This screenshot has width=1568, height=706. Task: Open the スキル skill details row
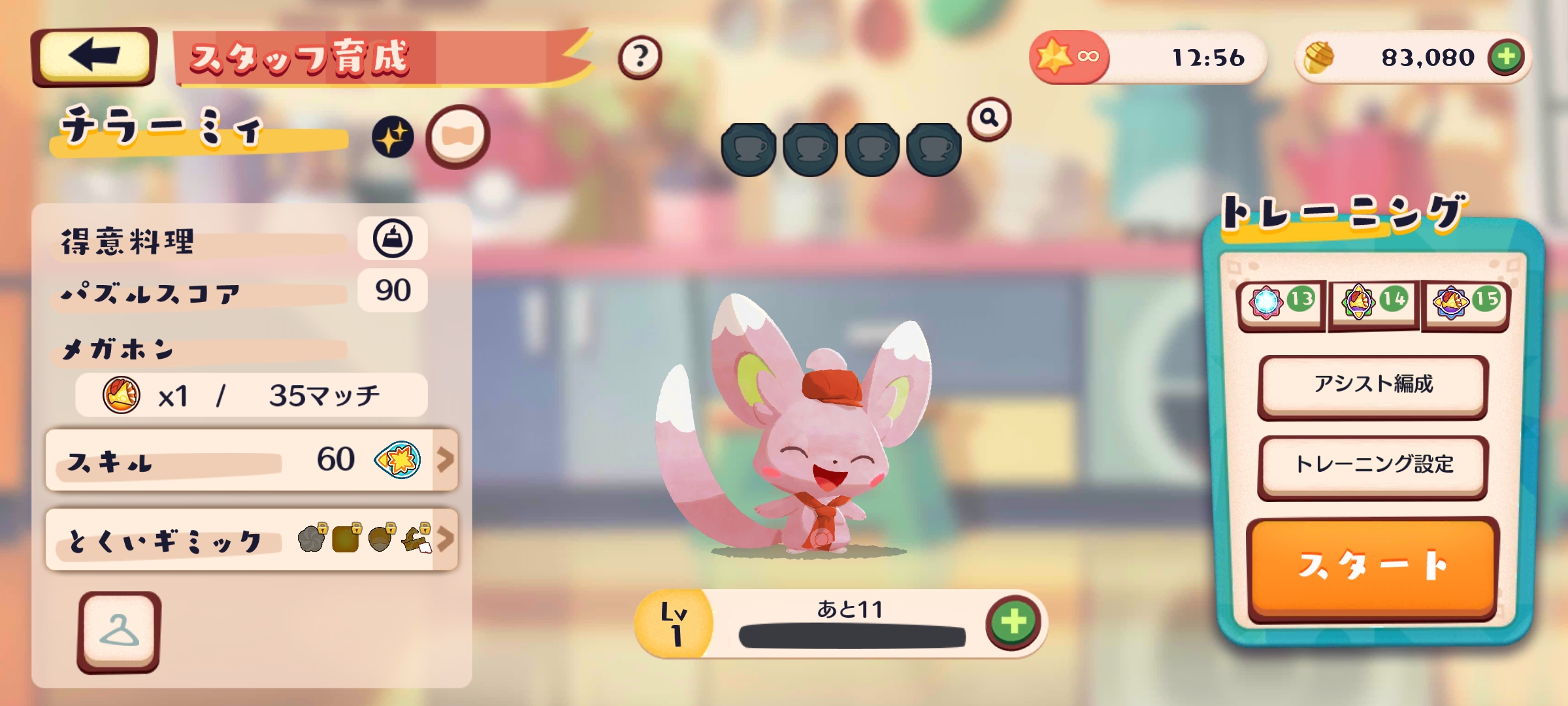pos(252,460)
